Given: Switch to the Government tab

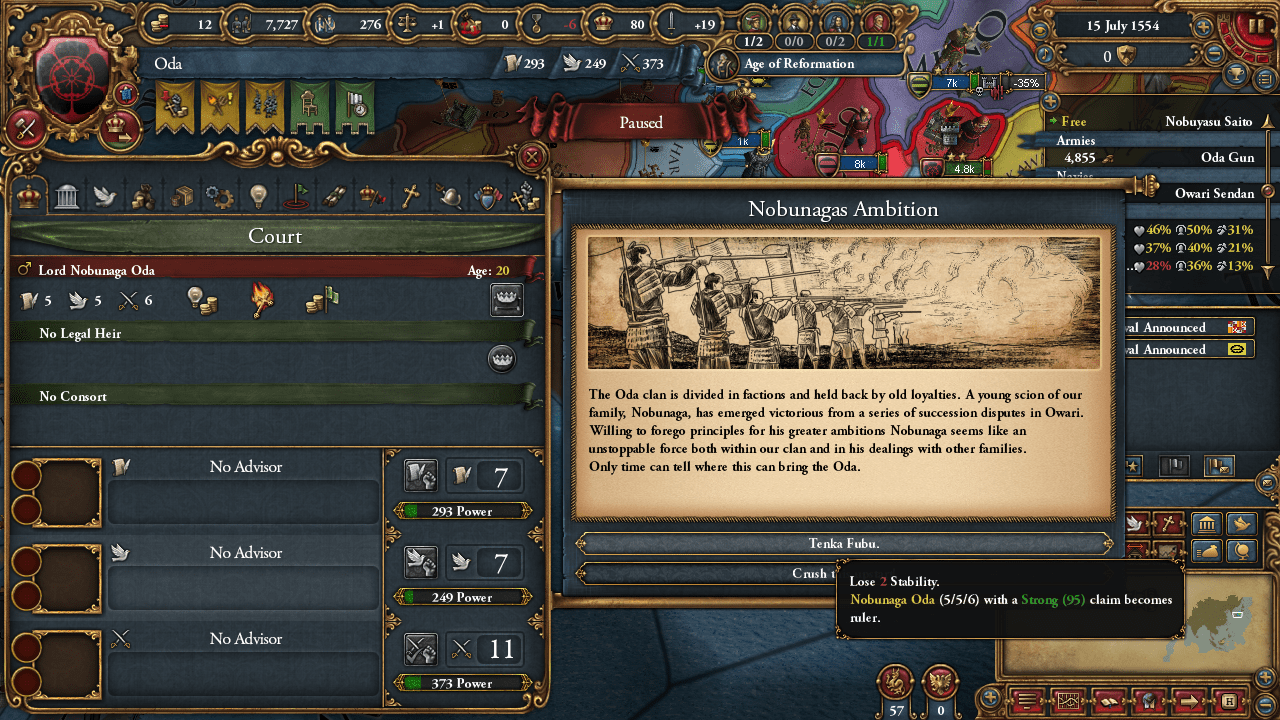Looking at the screenshot, I should pos(66,196).
